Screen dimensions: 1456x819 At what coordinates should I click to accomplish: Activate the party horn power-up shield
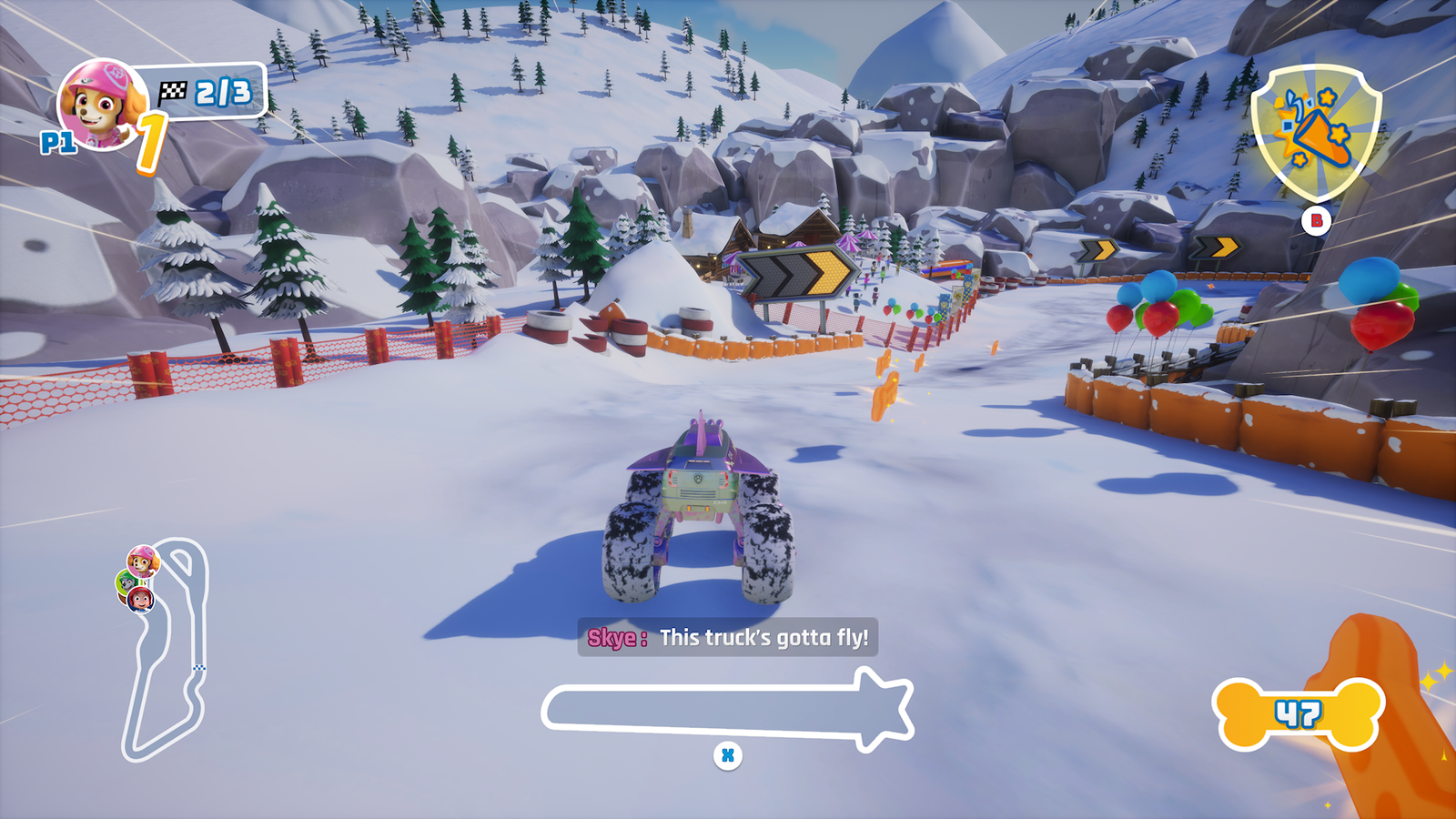[1316, 133]
